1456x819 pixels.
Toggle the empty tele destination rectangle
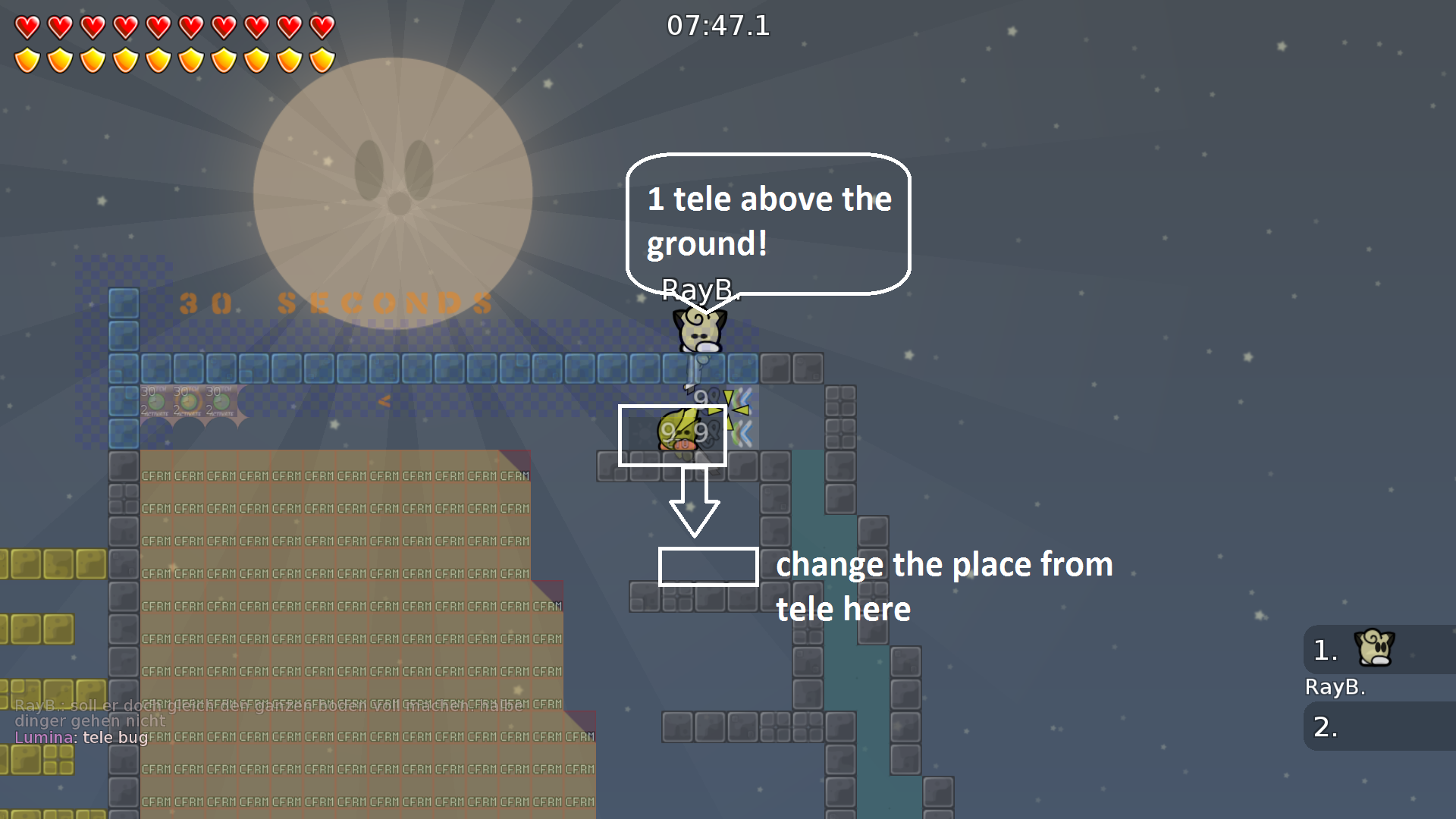coord(708,566)
